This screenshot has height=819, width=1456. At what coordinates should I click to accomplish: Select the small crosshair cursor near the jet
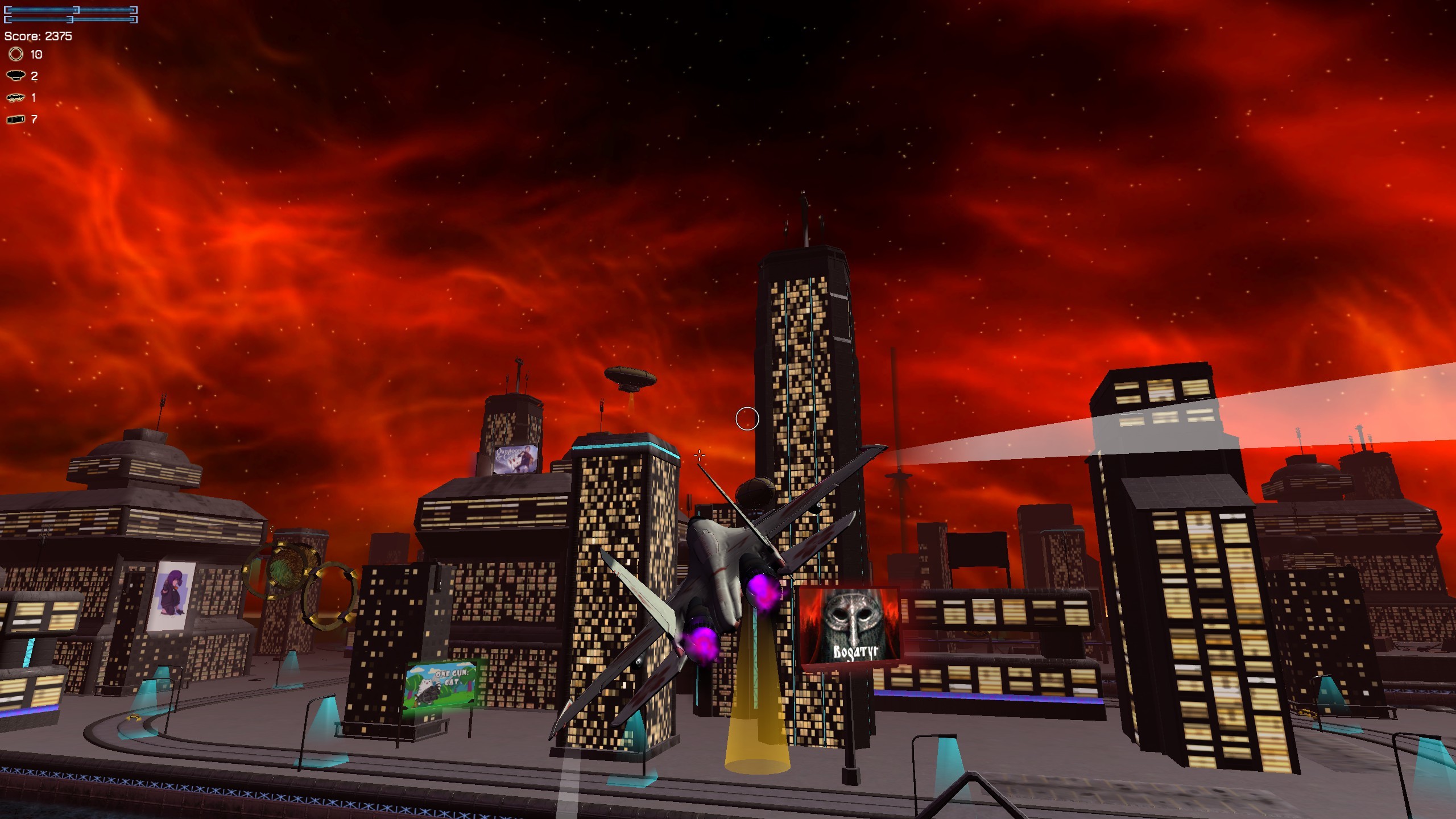tap(698, 454)
